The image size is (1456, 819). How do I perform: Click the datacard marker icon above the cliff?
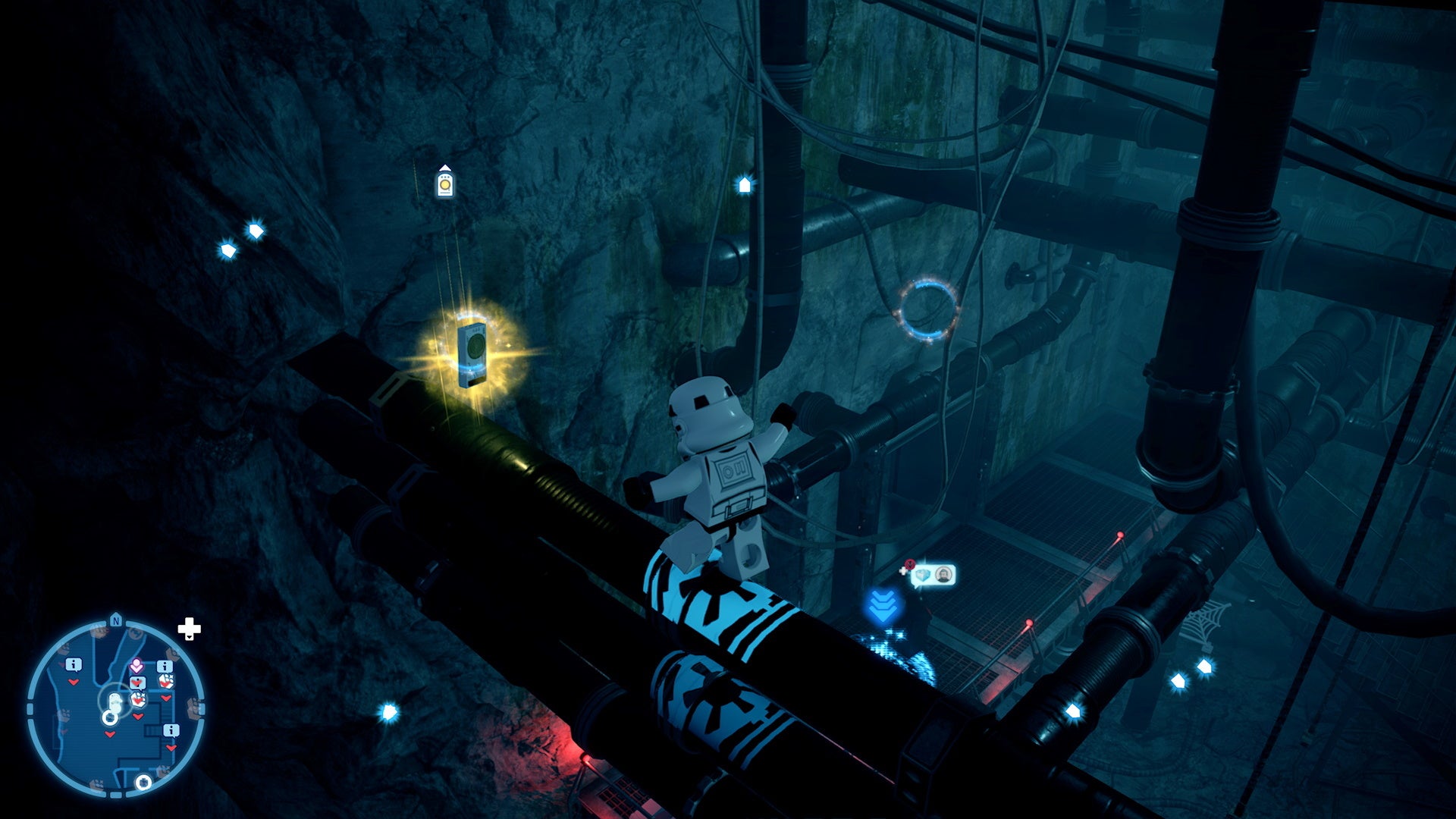tap(444, 182)
